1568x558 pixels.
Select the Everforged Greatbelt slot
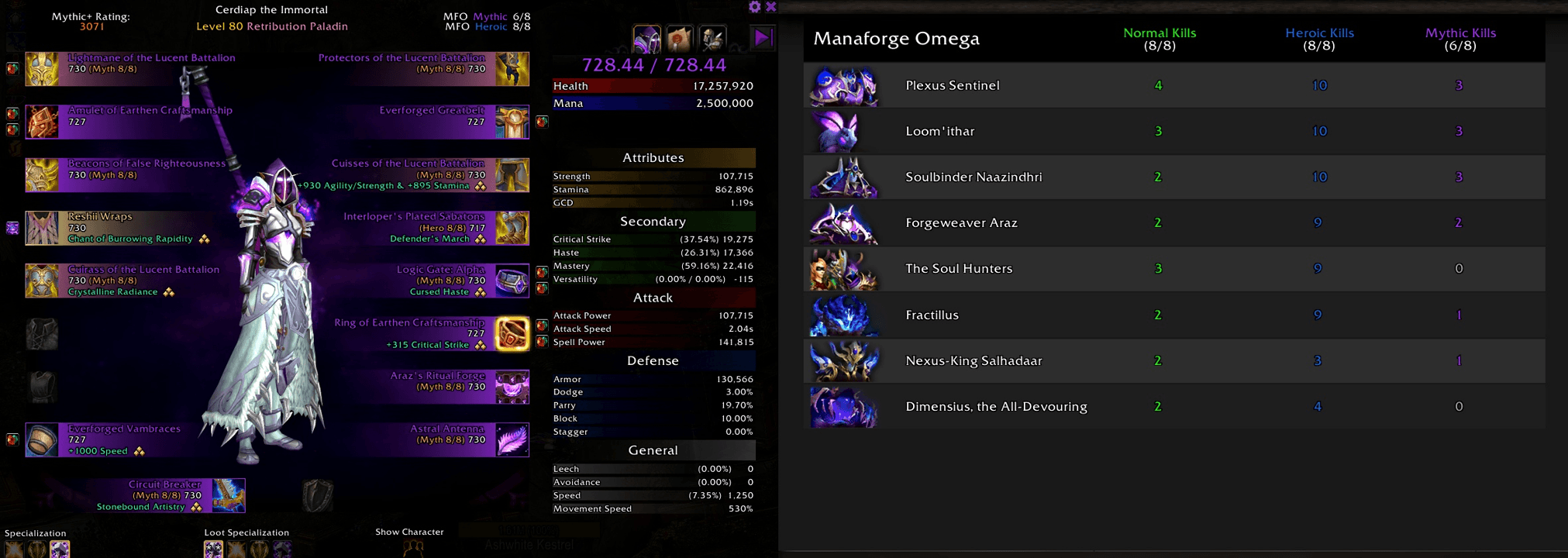512,122
